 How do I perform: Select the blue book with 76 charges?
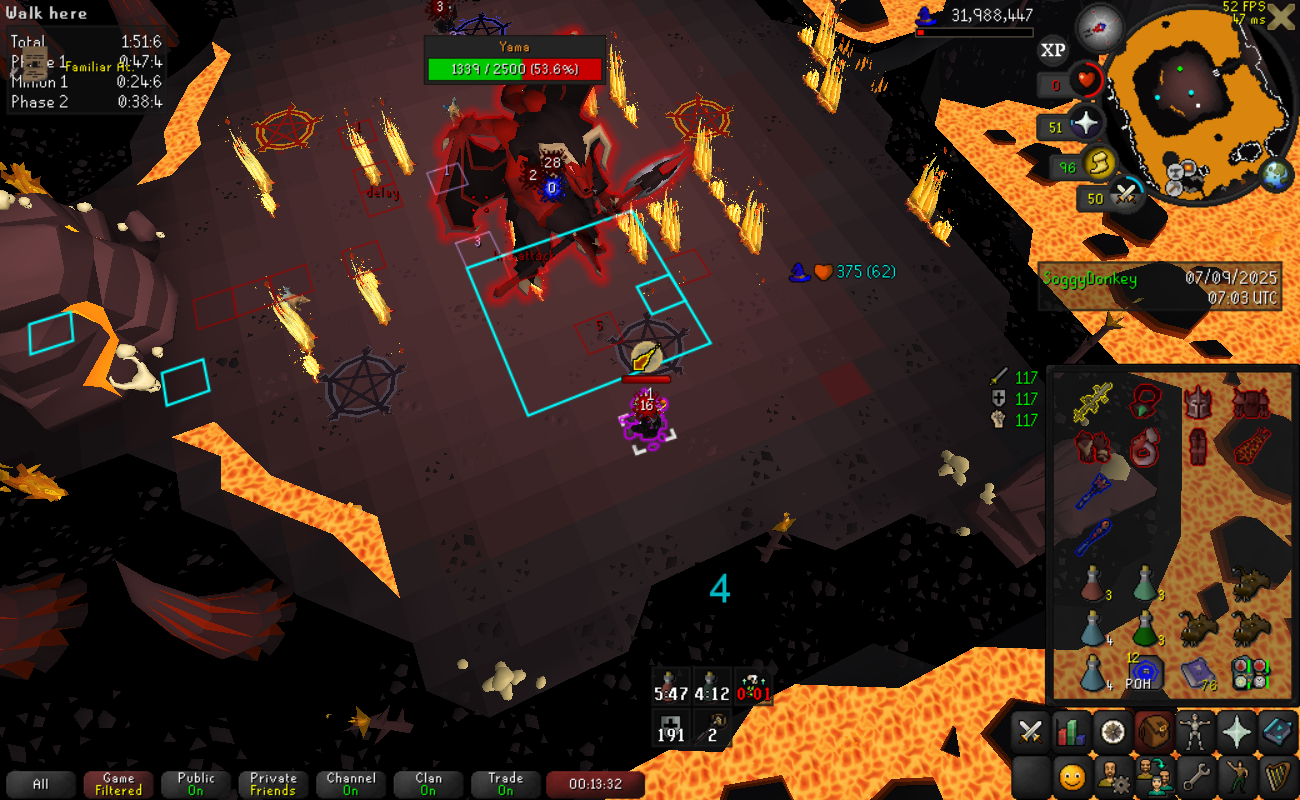coord(1197,672)
